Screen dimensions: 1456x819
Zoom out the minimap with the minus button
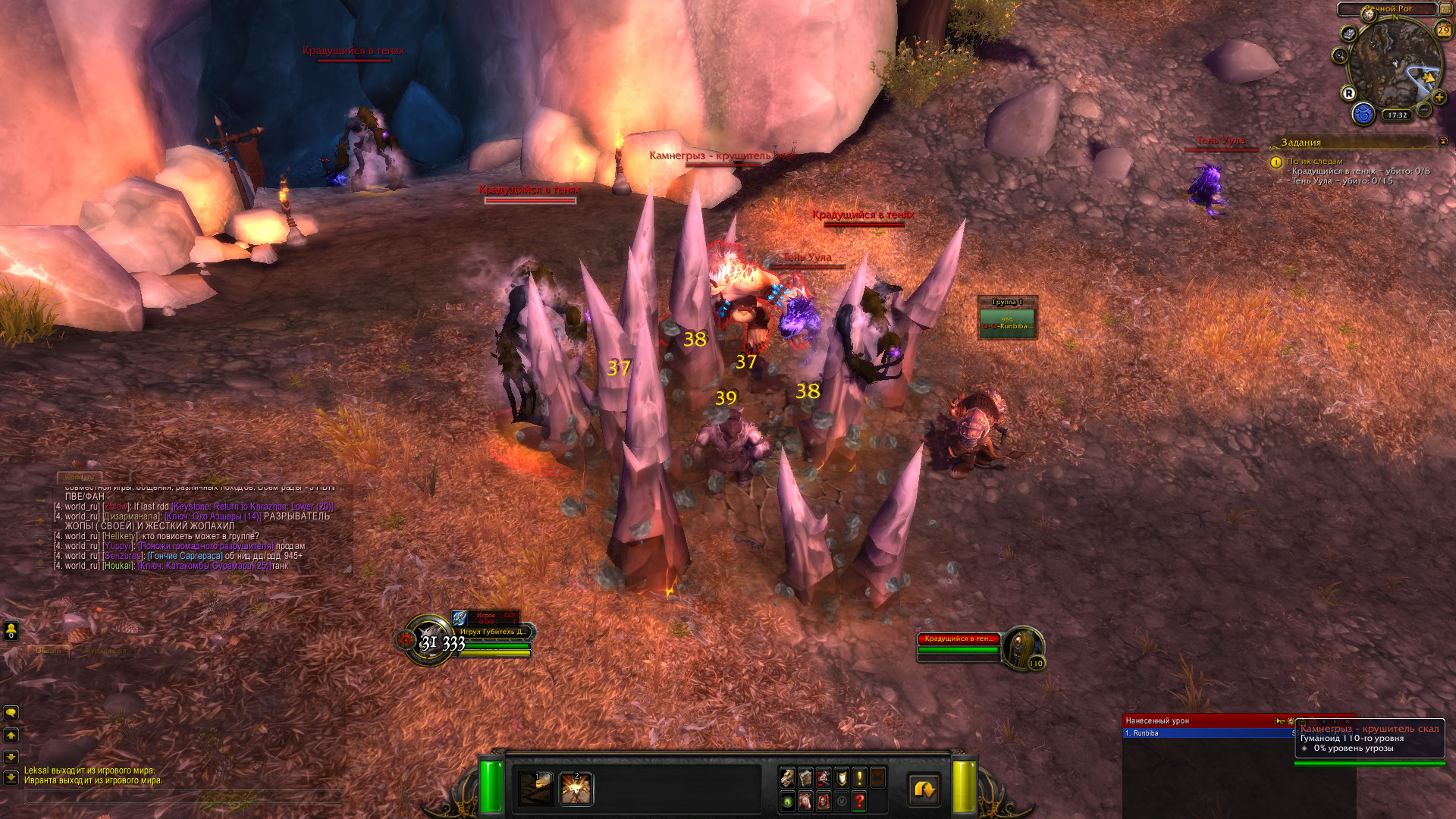[x=1424, y=110]
